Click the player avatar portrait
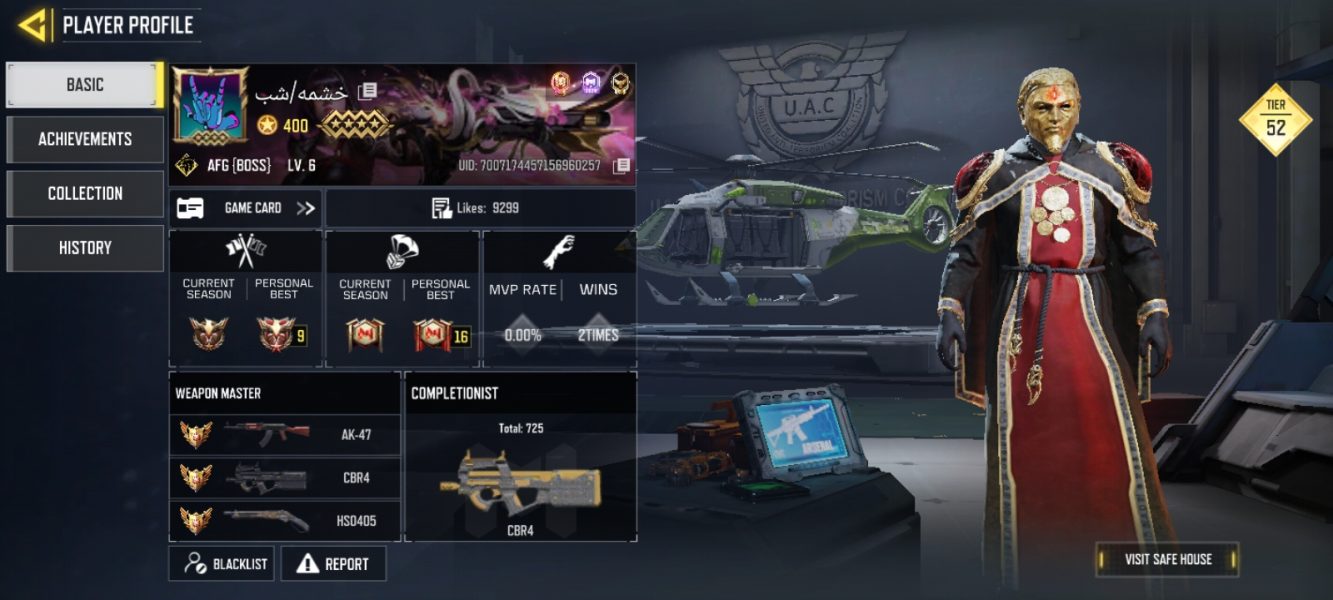Image resolution: width=1333 pixels, height=600 pixels. [x=211, y=106]
